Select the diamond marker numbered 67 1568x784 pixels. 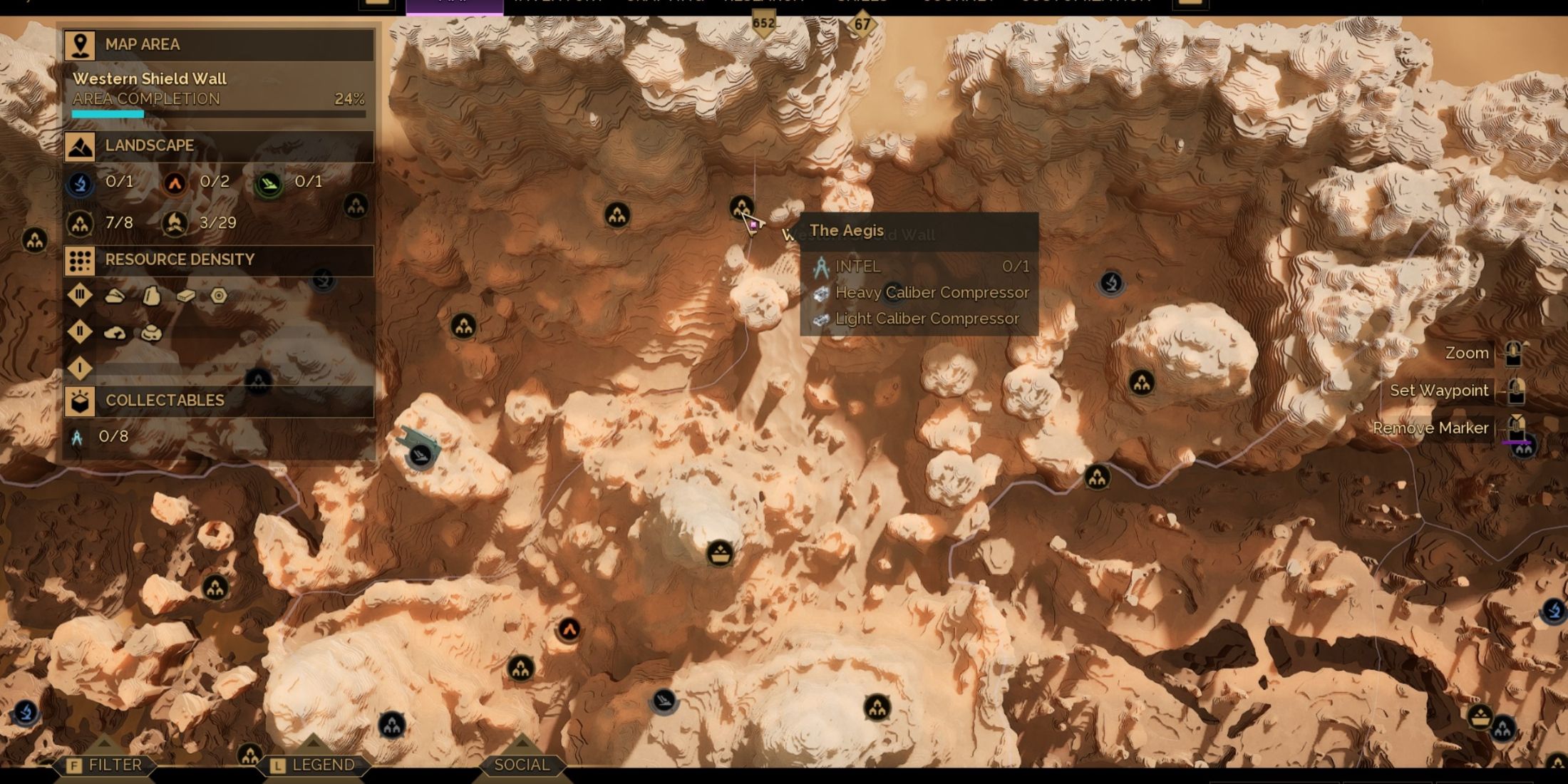point(862,25)
